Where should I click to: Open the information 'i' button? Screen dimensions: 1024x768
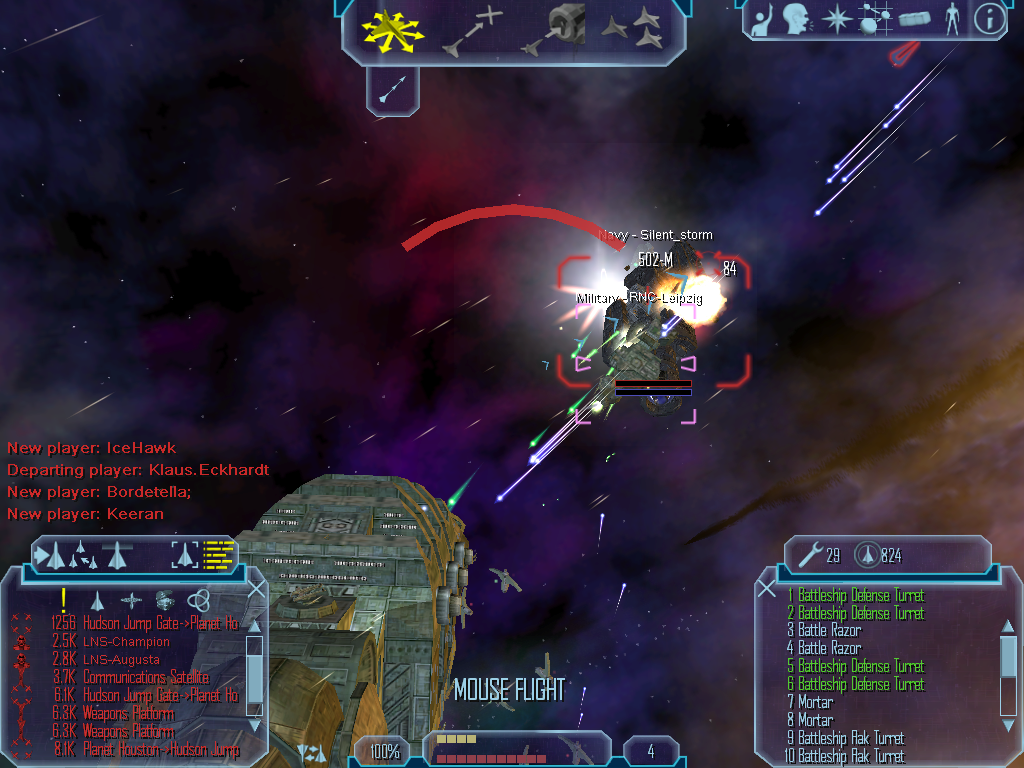click(x=989, y=19)
